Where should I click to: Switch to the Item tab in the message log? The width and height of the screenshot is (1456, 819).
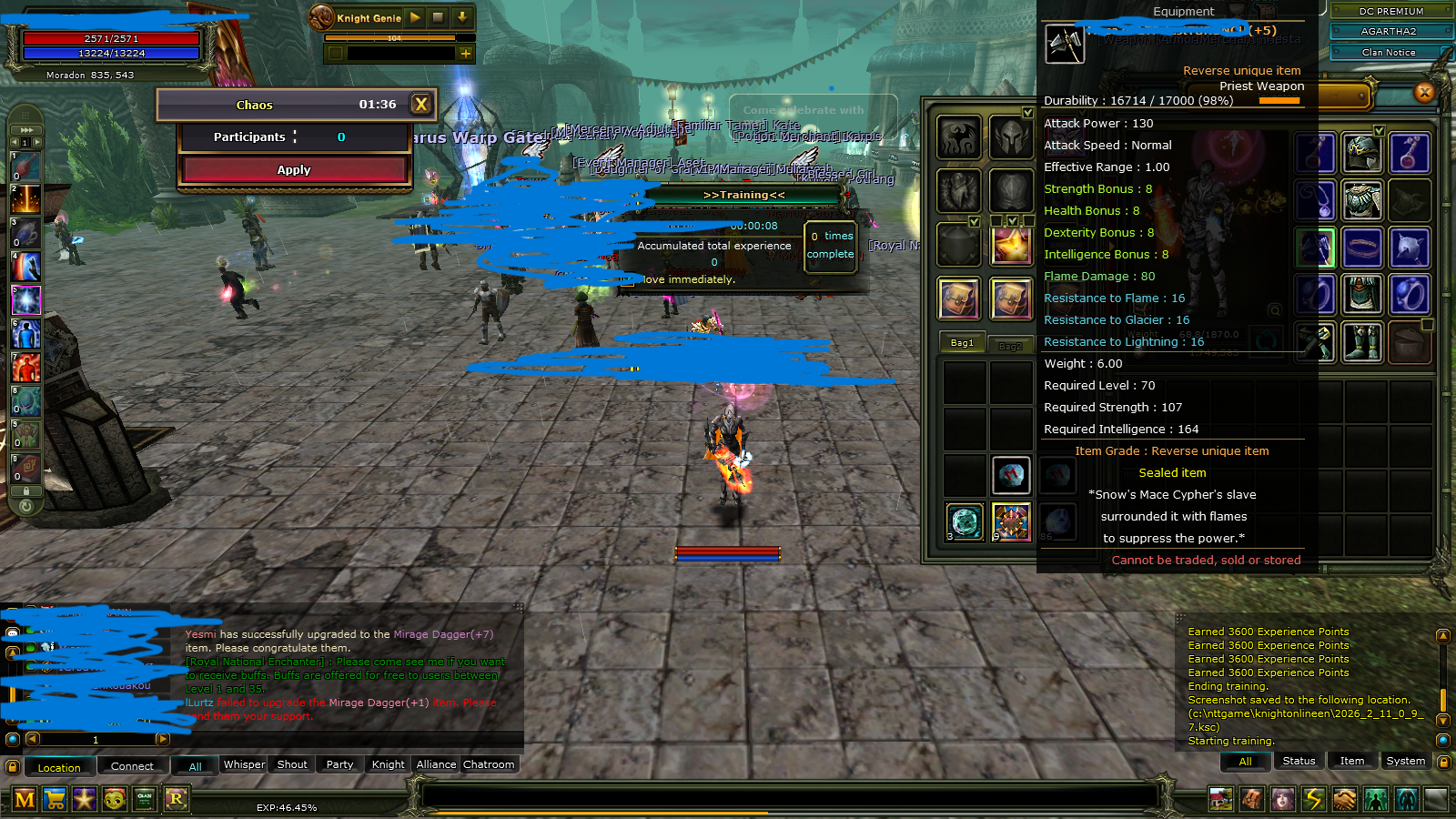tap(1352, 761)
